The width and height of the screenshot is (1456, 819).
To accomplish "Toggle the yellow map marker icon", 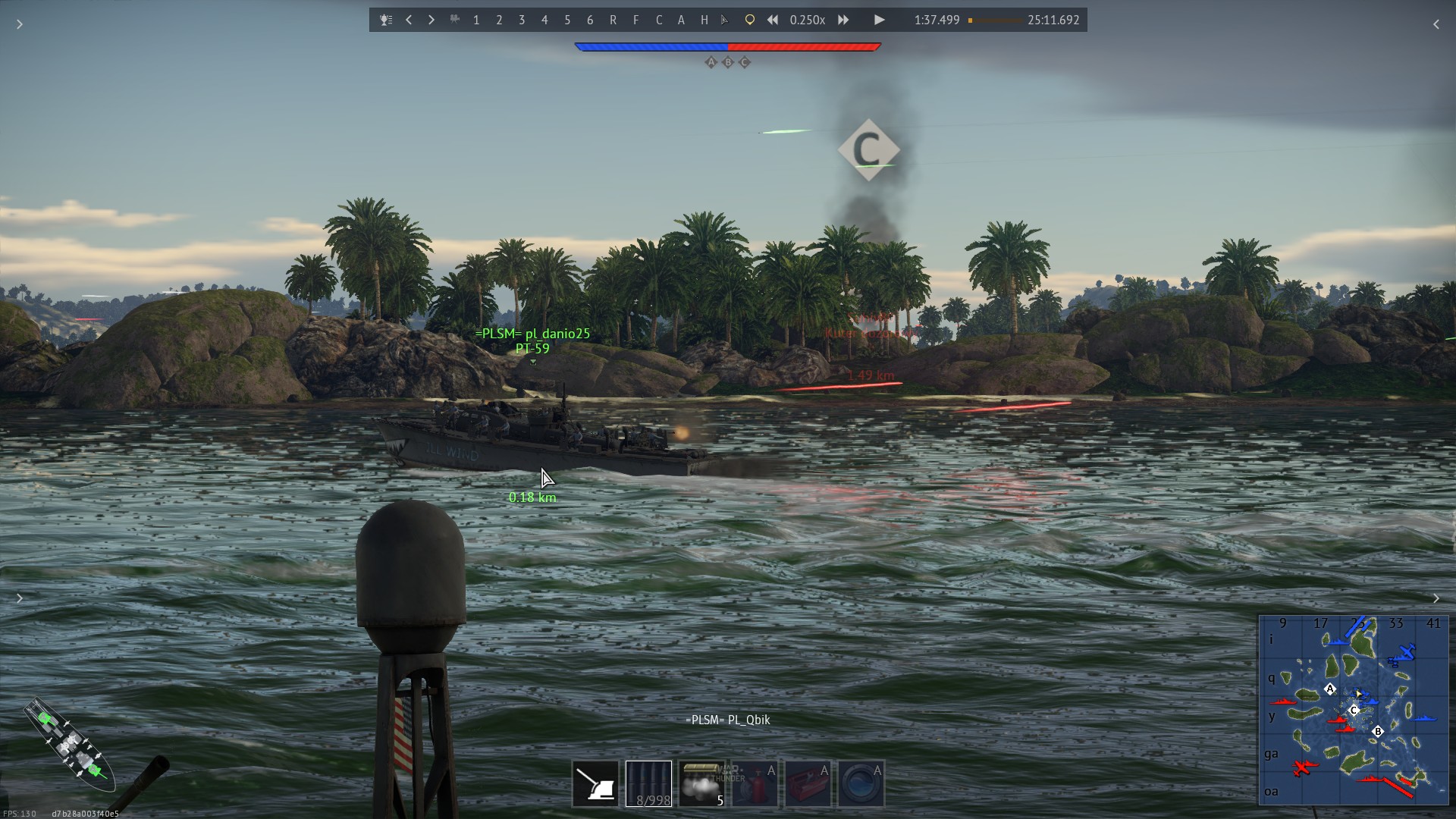I will coord(749,20).
